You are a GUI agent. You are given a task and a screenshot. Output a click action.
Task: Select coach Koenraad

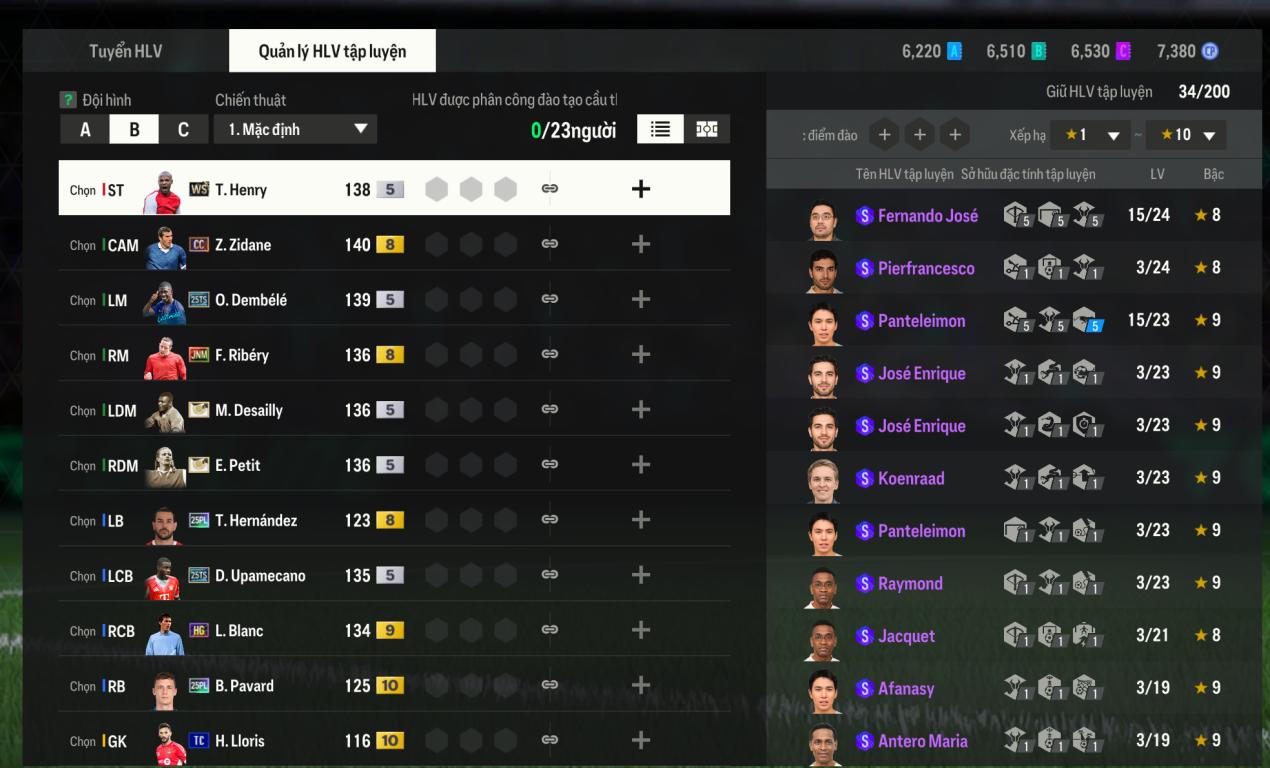pos(910,478)
